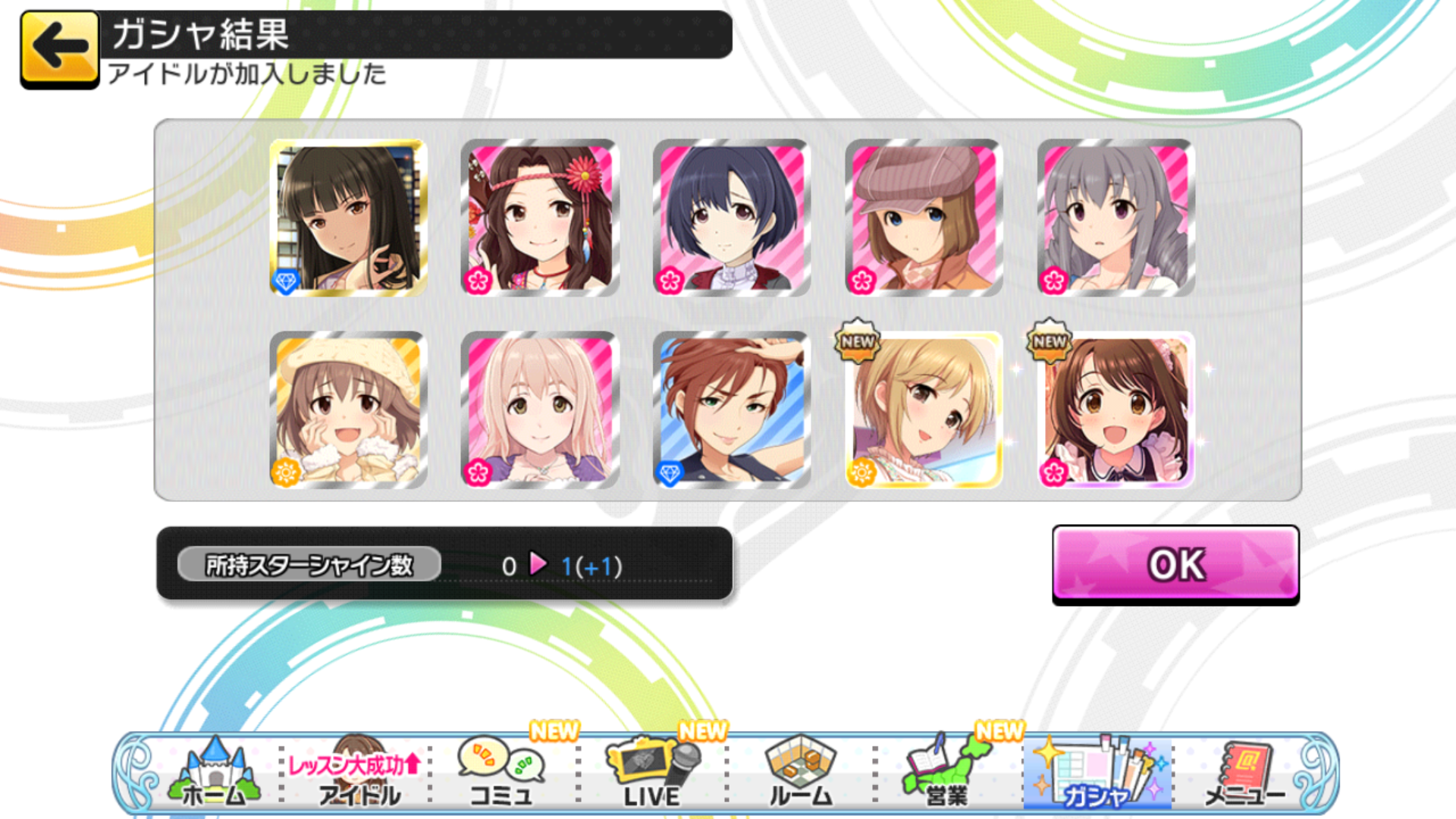1456x819 pixels.
Task: View the NEW brown-haired idol with pink frame
Action: pos(1116,409)
